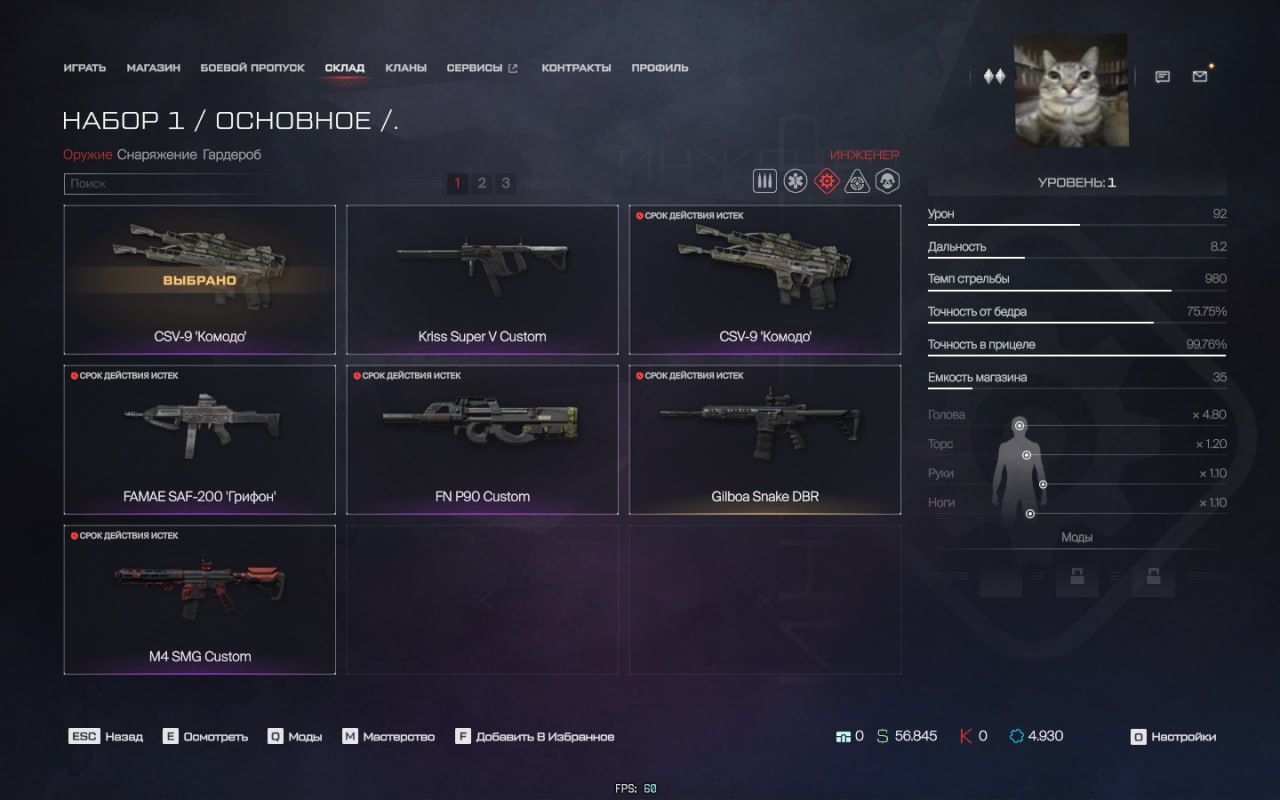The width and height of the screenshot is (1280, 800).
Task: Show the ПРОФИЛЬ page
Action: [659, 68]
